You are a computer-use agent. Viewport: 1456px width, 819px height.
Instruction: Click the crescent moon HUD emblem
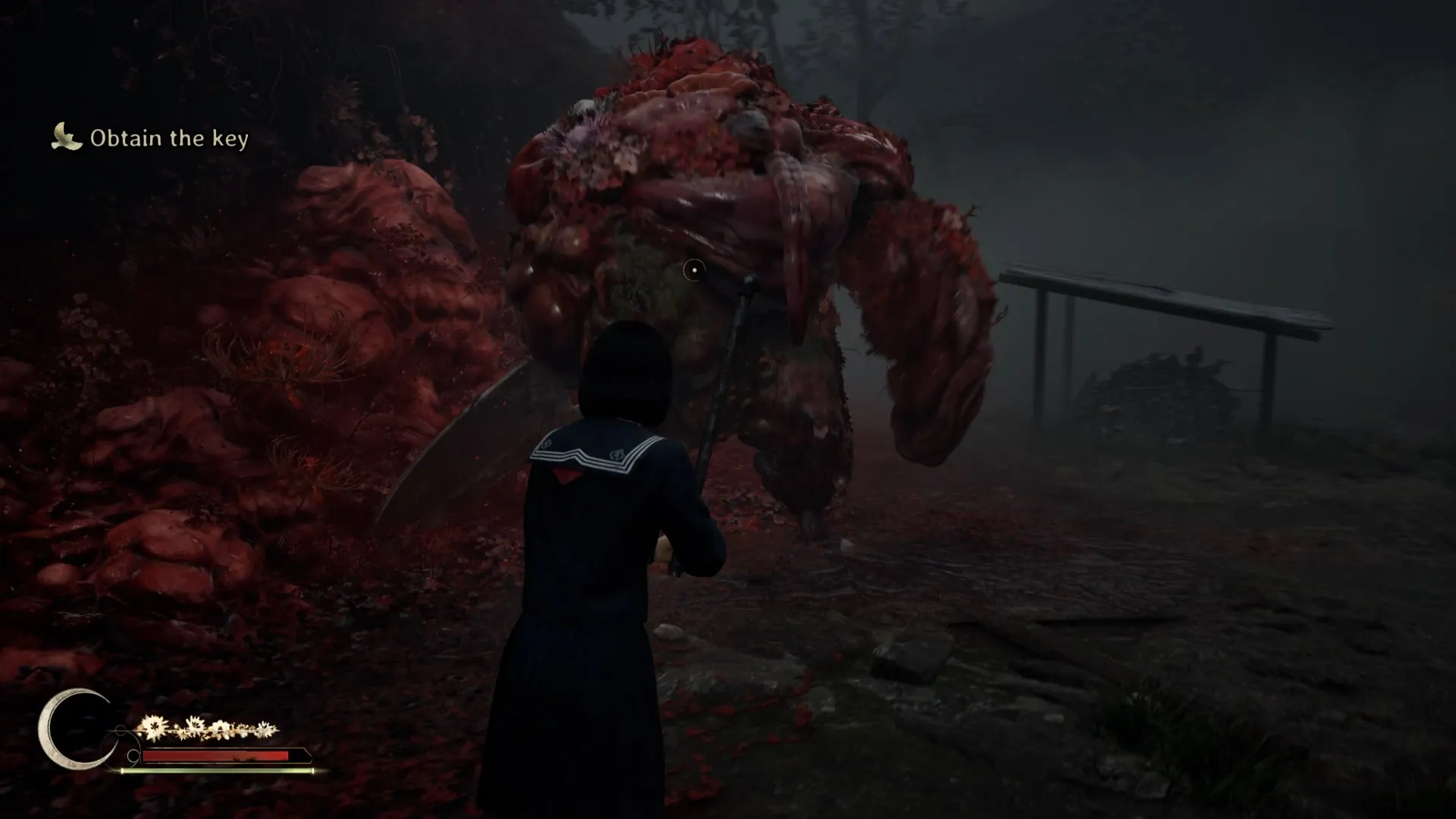[71, 729]
